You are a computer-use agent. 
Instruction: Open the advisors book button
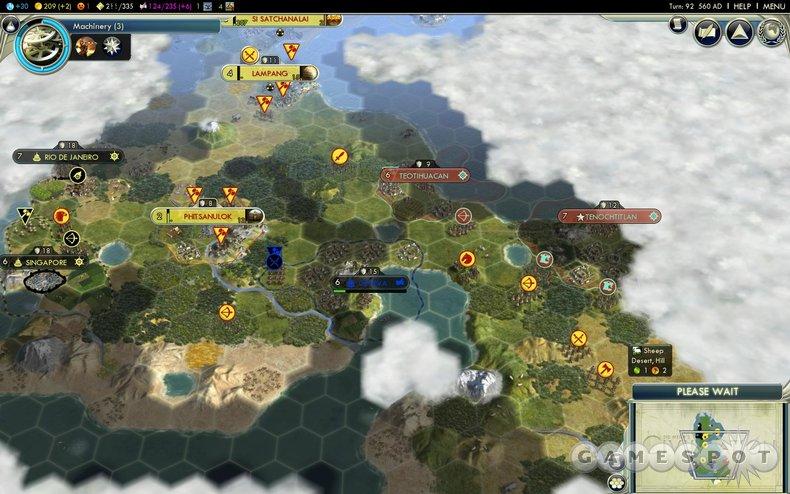pos(709,33)
